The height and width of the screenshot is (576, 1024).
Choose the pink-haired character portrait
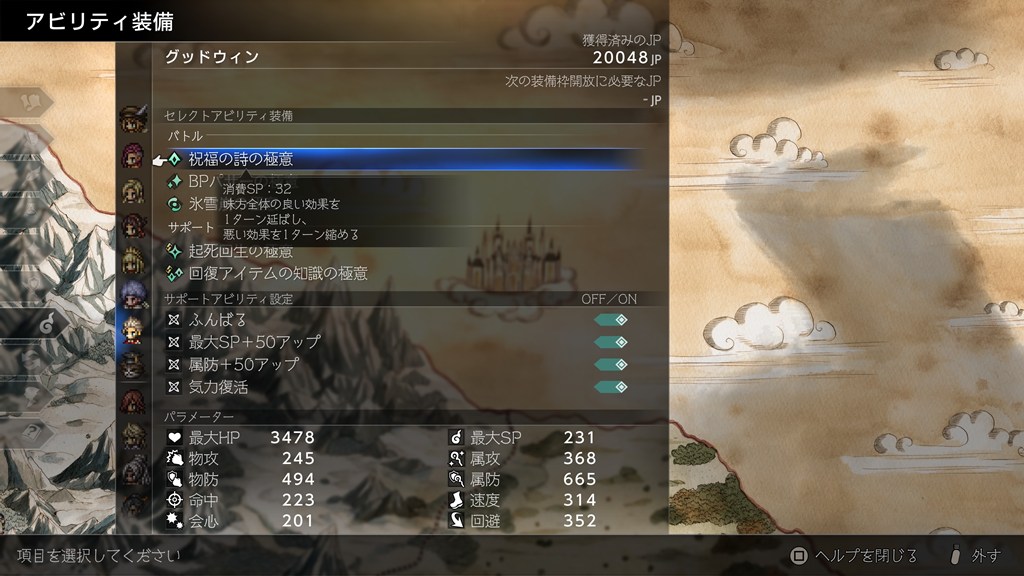pos(132,155)
